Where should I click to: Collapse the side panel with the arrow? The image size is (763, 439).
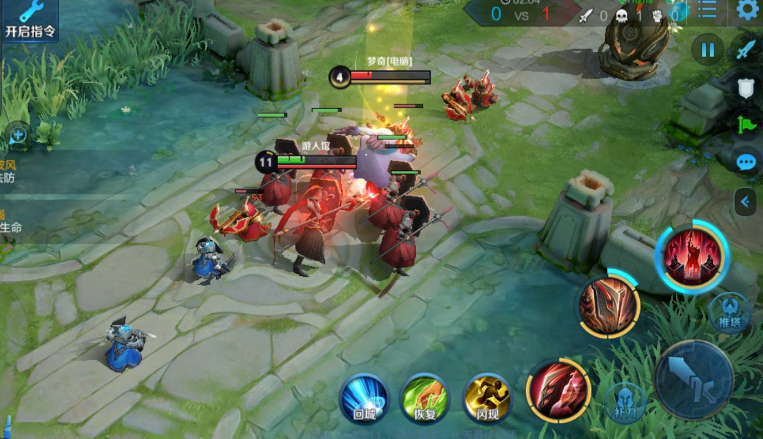click(744, 202)
